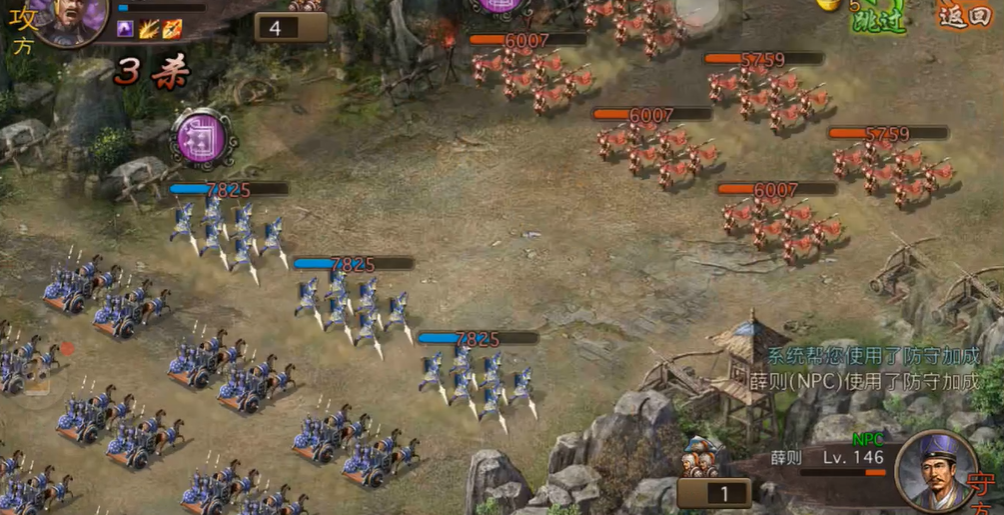Screen dimensions: 1004x515
Task: Activate the purple formation skill orb
Action: (203, 138)
